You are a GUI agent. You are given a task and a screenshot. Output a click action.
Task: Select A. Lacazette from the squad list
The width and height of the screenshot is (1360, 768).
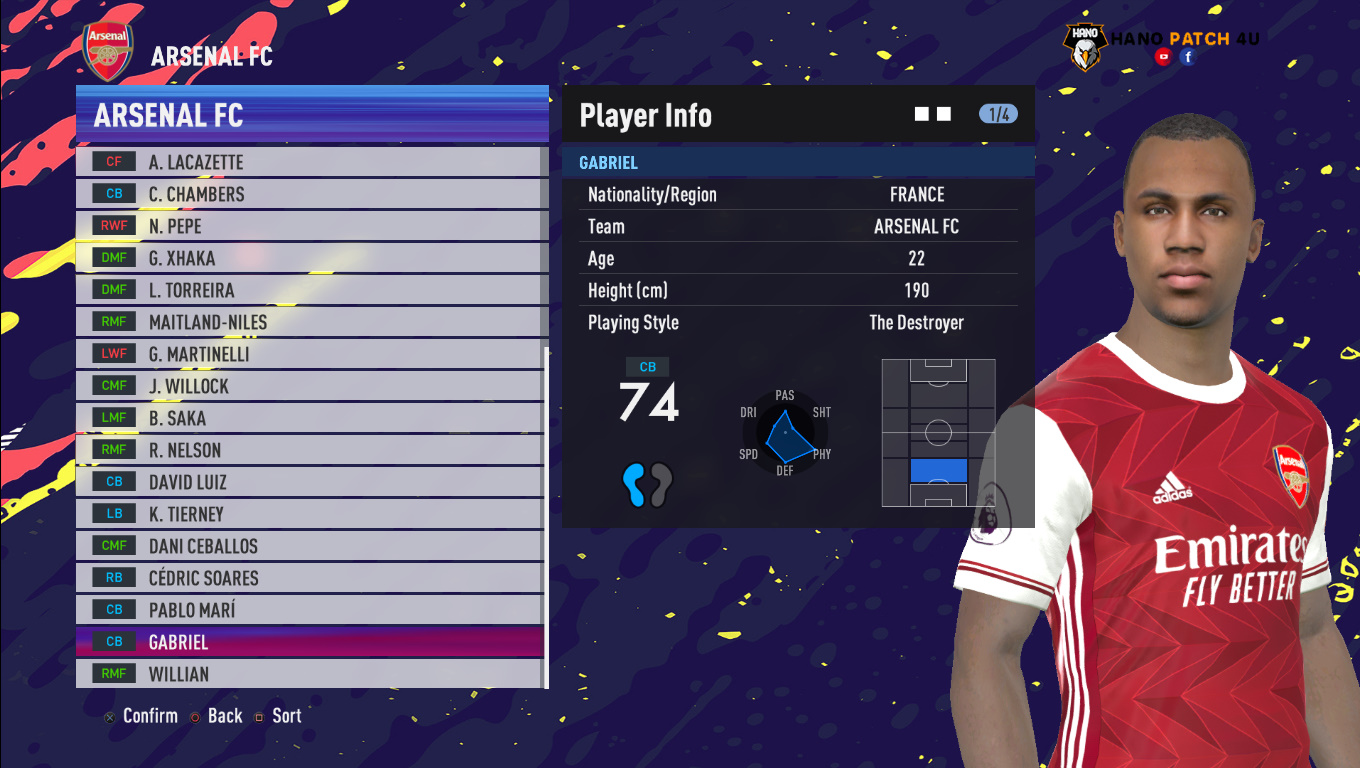coord(310,162)
